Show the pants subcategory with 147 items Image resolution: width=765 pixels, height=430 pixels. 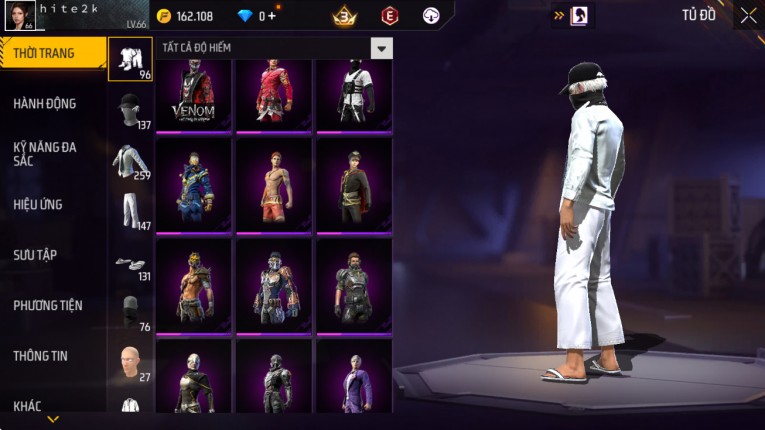(130, 212)
